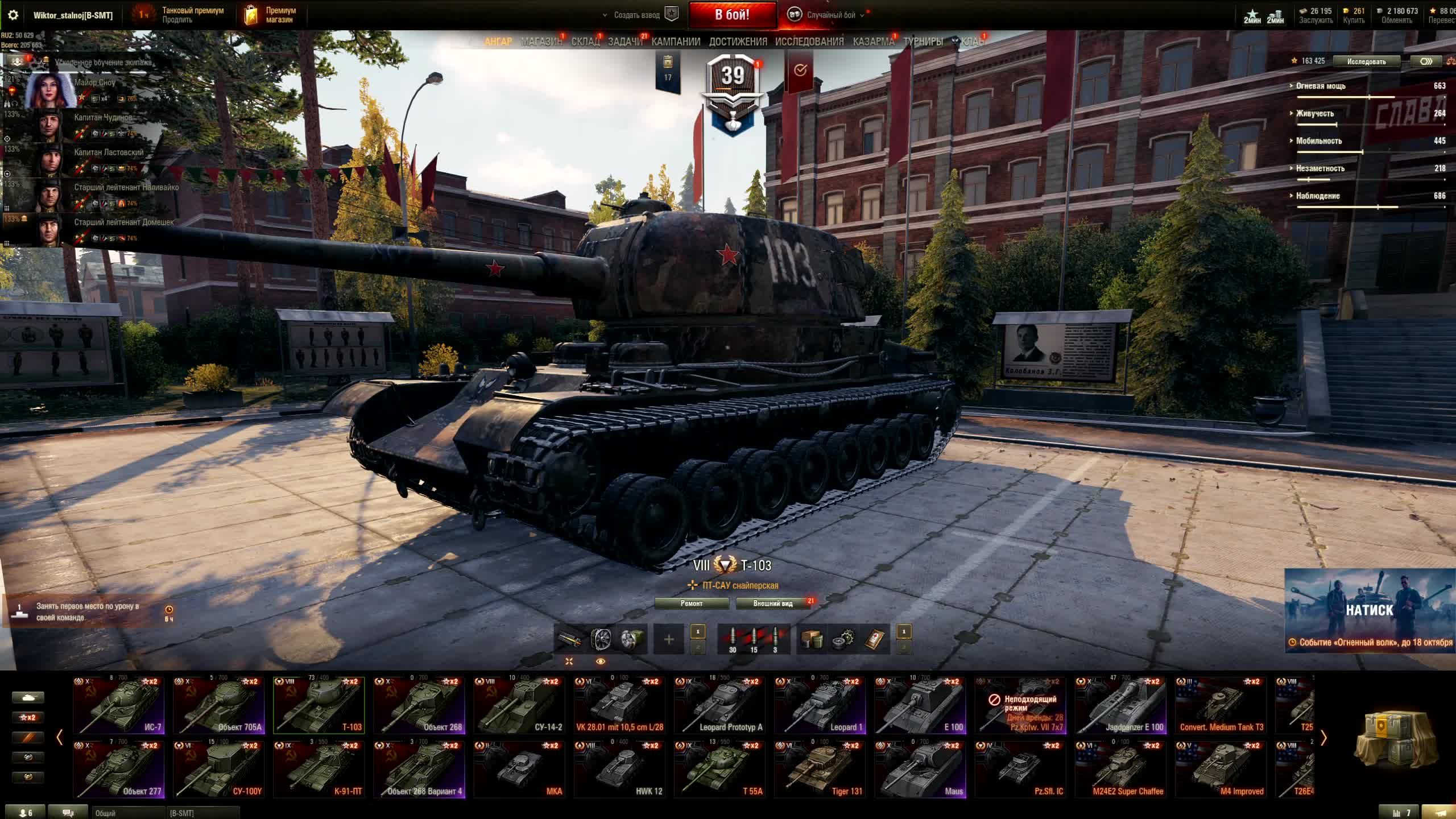Image resolution: width=1456 pixels, height=819 pixels.
Task: Pick the Tiger 131 tank tile
Action: (x=820, y=770)
